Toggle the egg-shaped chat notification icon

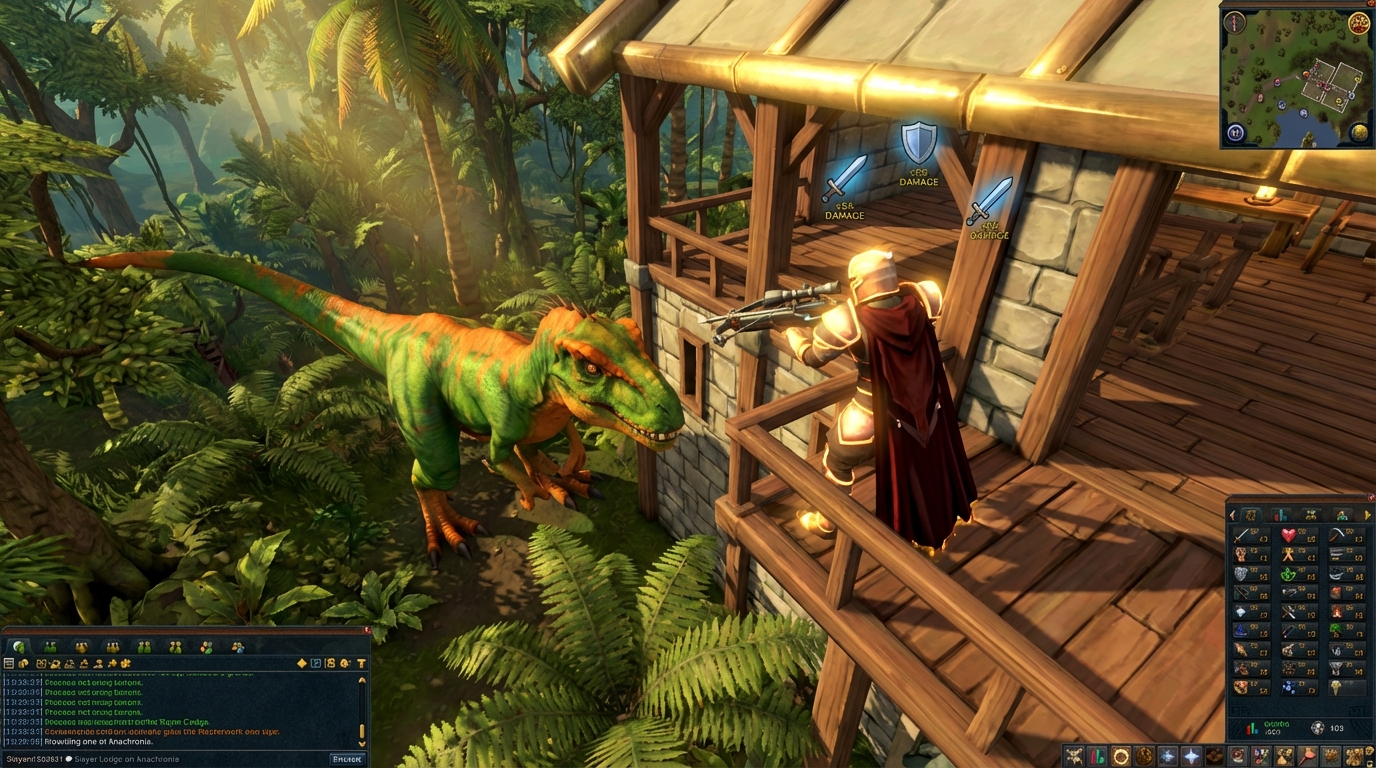344,664
